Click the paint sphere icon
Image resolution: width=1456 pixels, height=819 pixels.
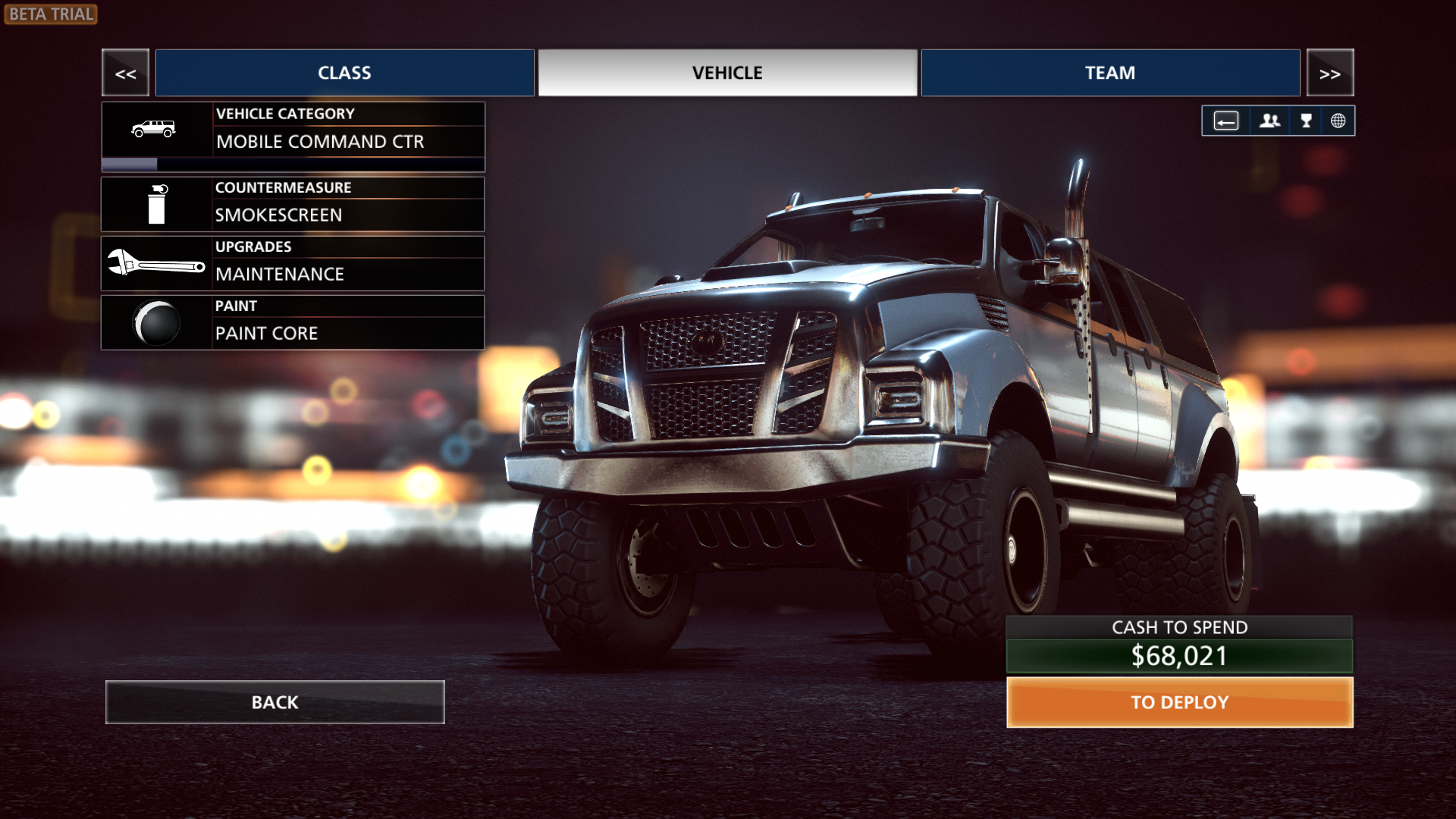pos(155,322)
